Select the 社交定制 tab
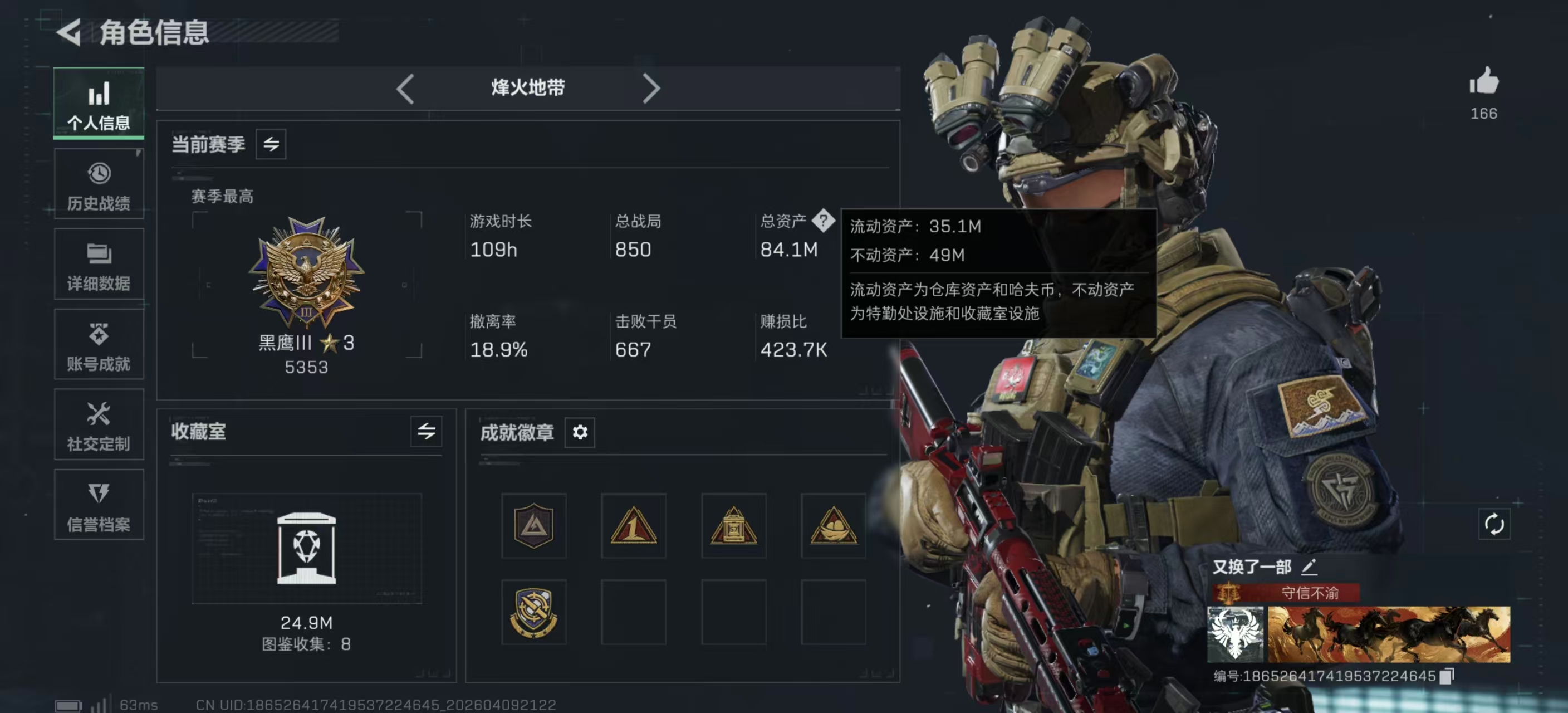1568x713 pixels. (99, 425)
